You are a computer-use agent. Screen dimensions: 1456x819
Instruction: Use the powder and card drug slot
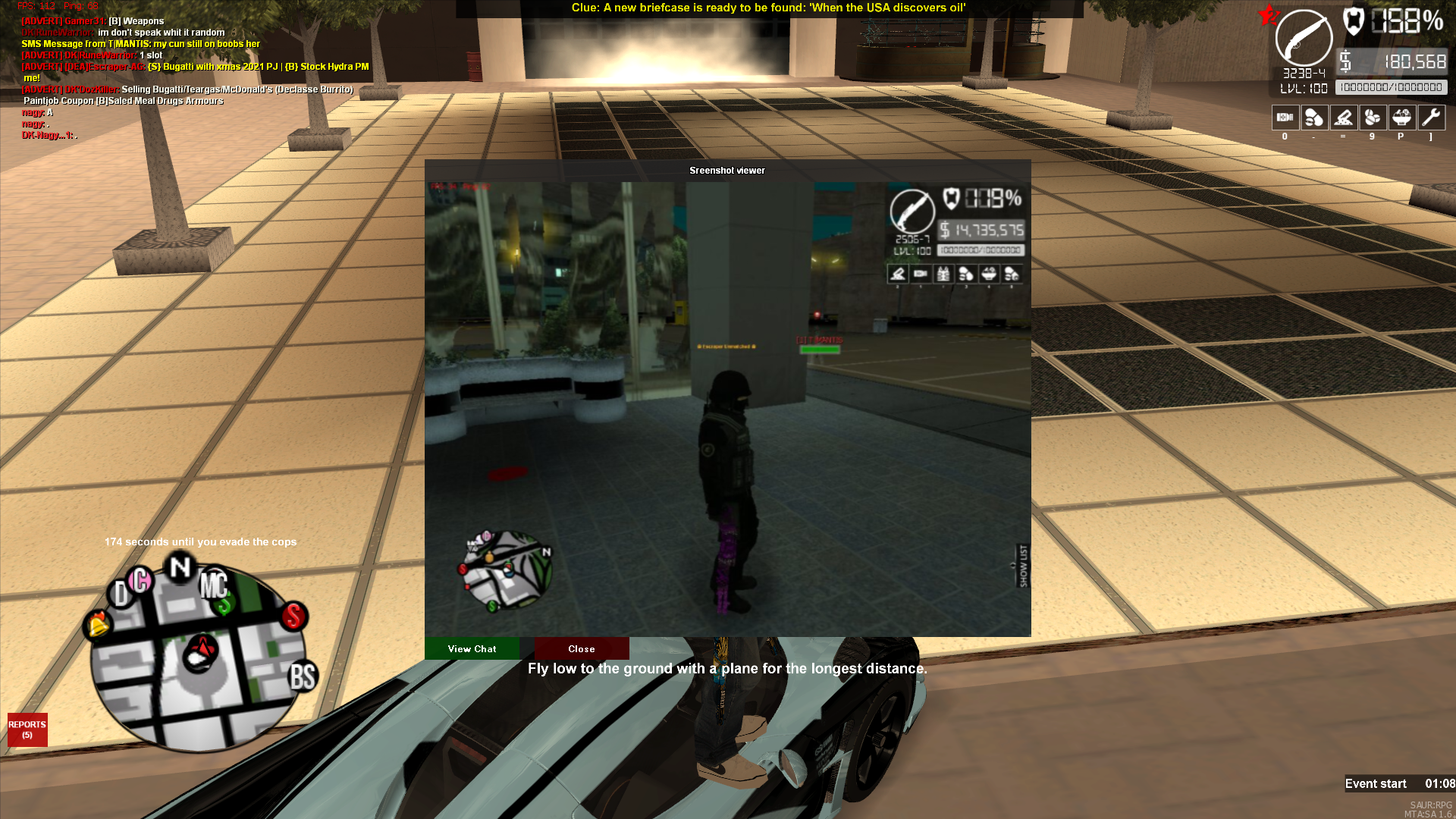(x=1343, y=118)
